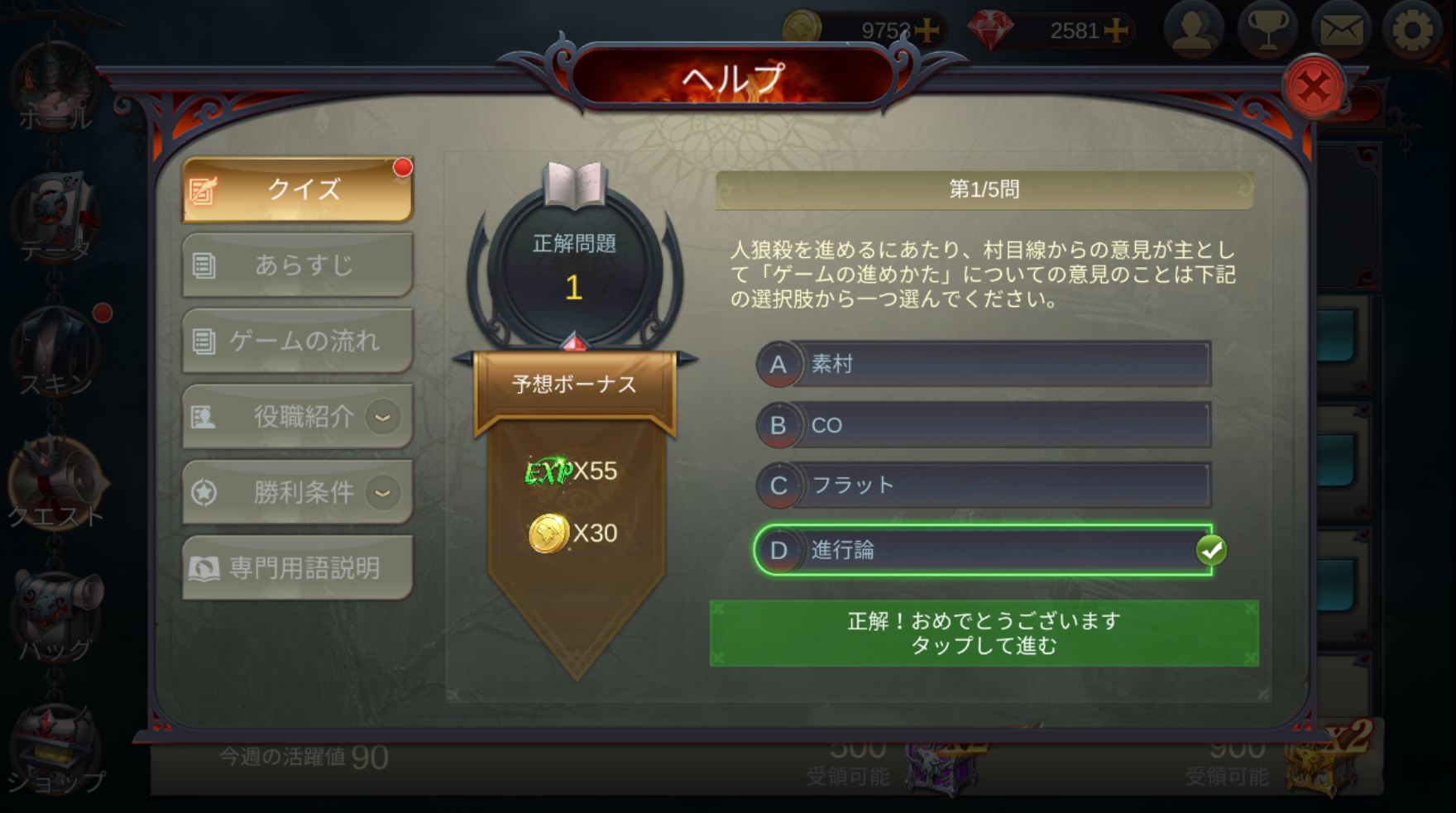
Task: Choose answer C フラット
Action: pos(983,485)
